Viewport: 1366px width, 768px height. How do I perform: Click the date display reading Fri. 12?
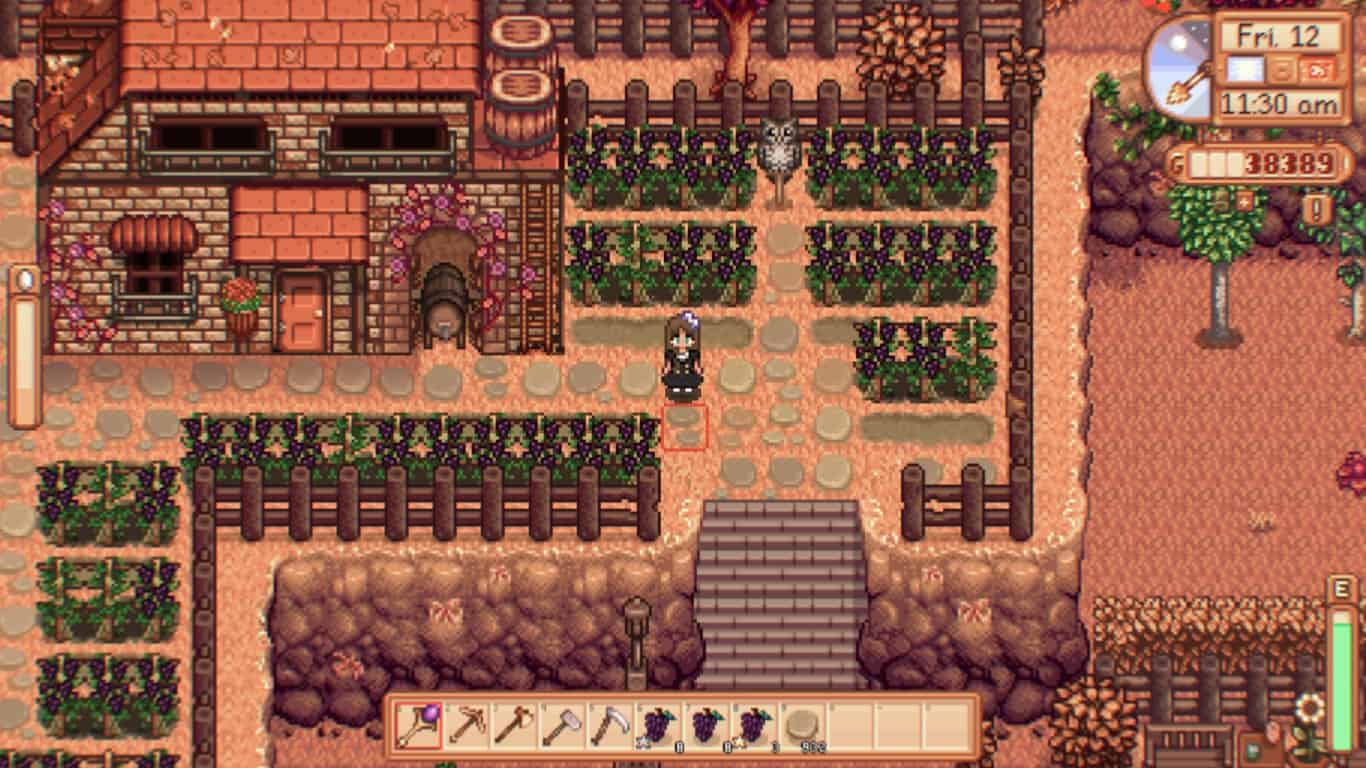point(1278,34)
